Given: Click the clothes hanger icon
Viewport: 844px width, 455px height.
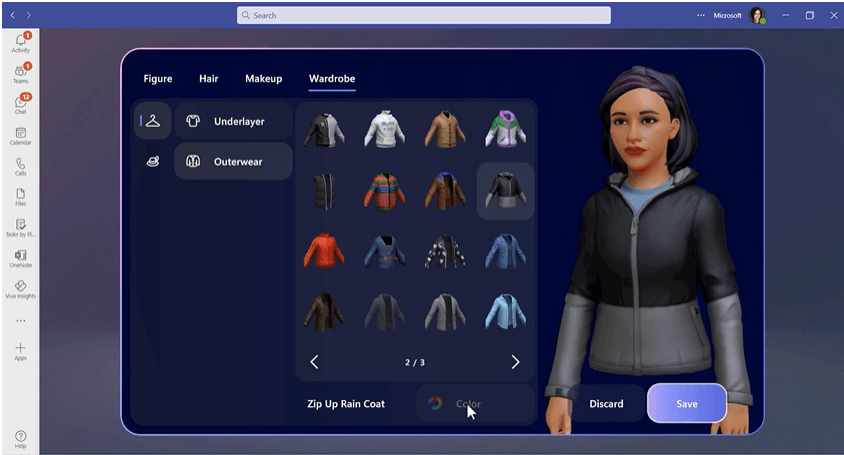Looking at the screenshot, I should click(x=152, y=121).
